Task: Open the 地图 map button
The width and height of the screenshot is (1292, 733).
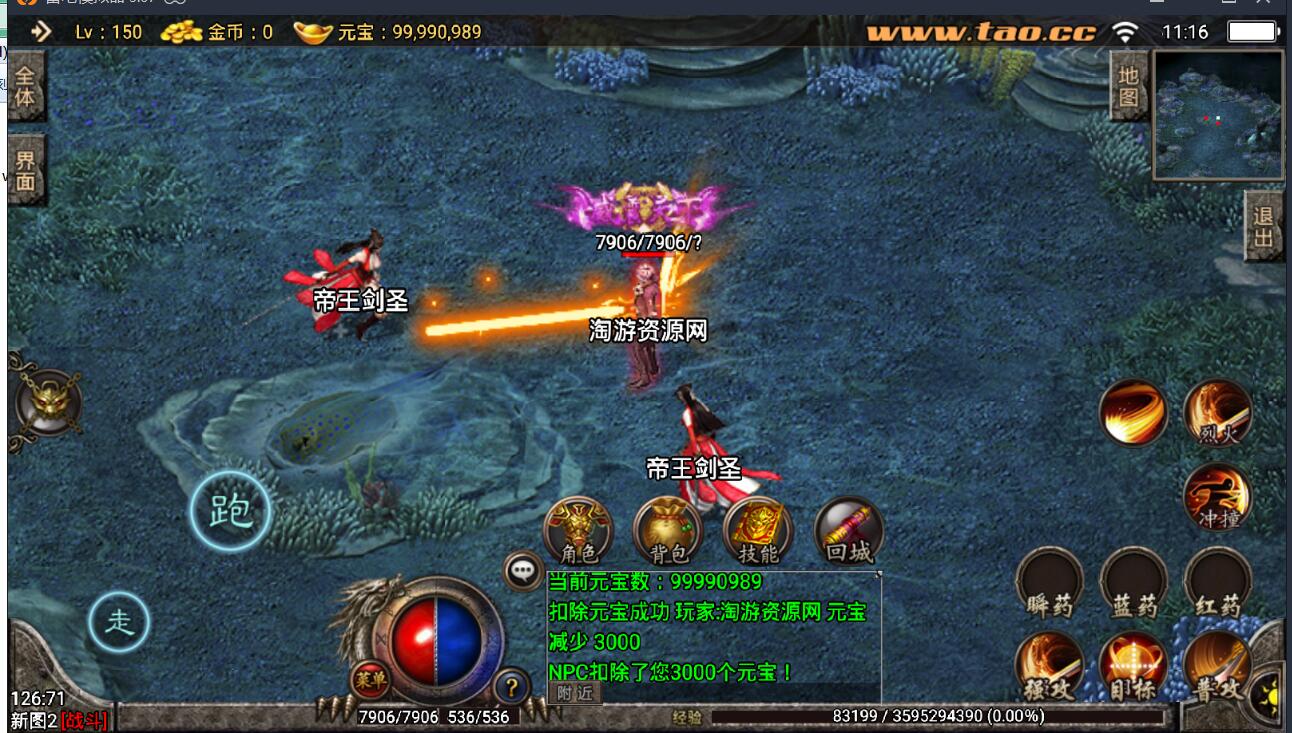Action: pyautogui.click(x=1129, y=87)
